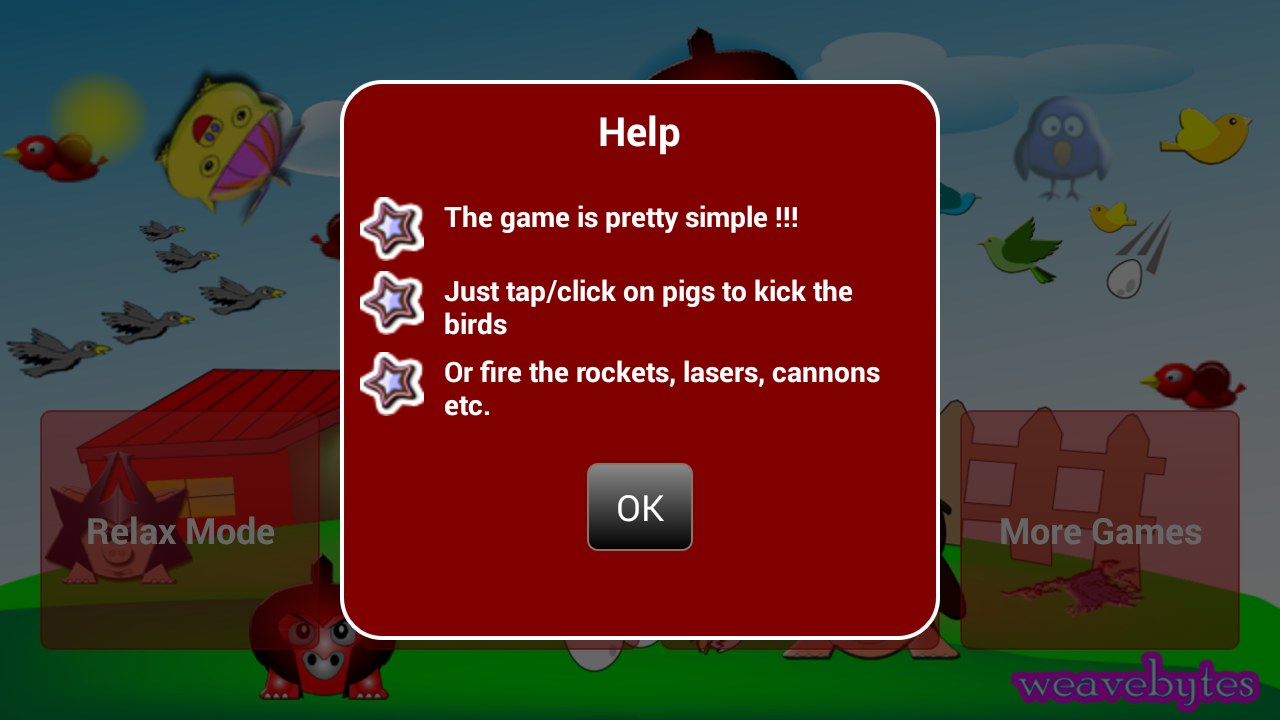This screenshot has height=720, width=1280.
Task: Tap the falling egg near the motion lines
Action: point(1123,280)
